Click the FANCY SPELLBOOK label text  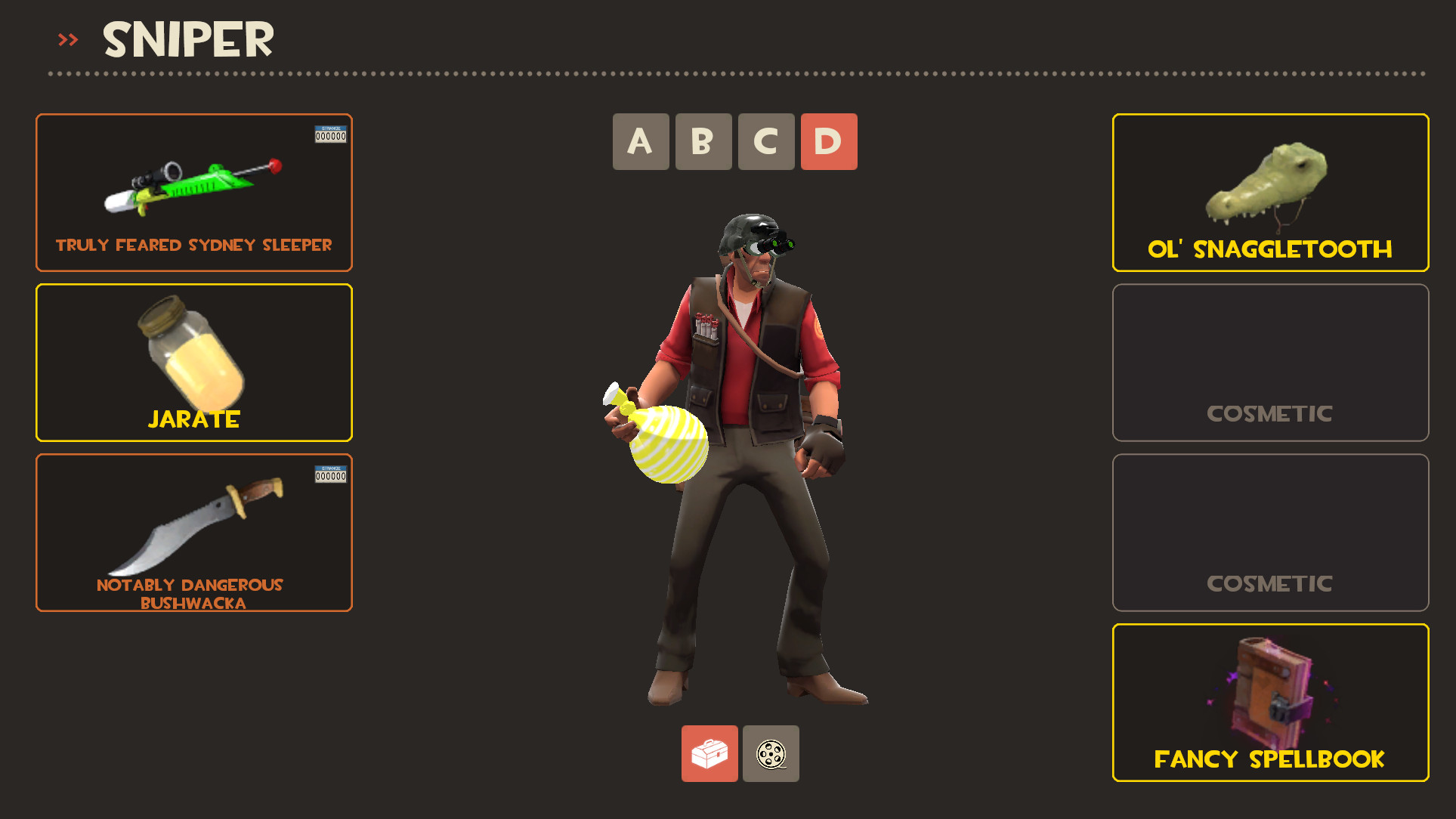1269,759
